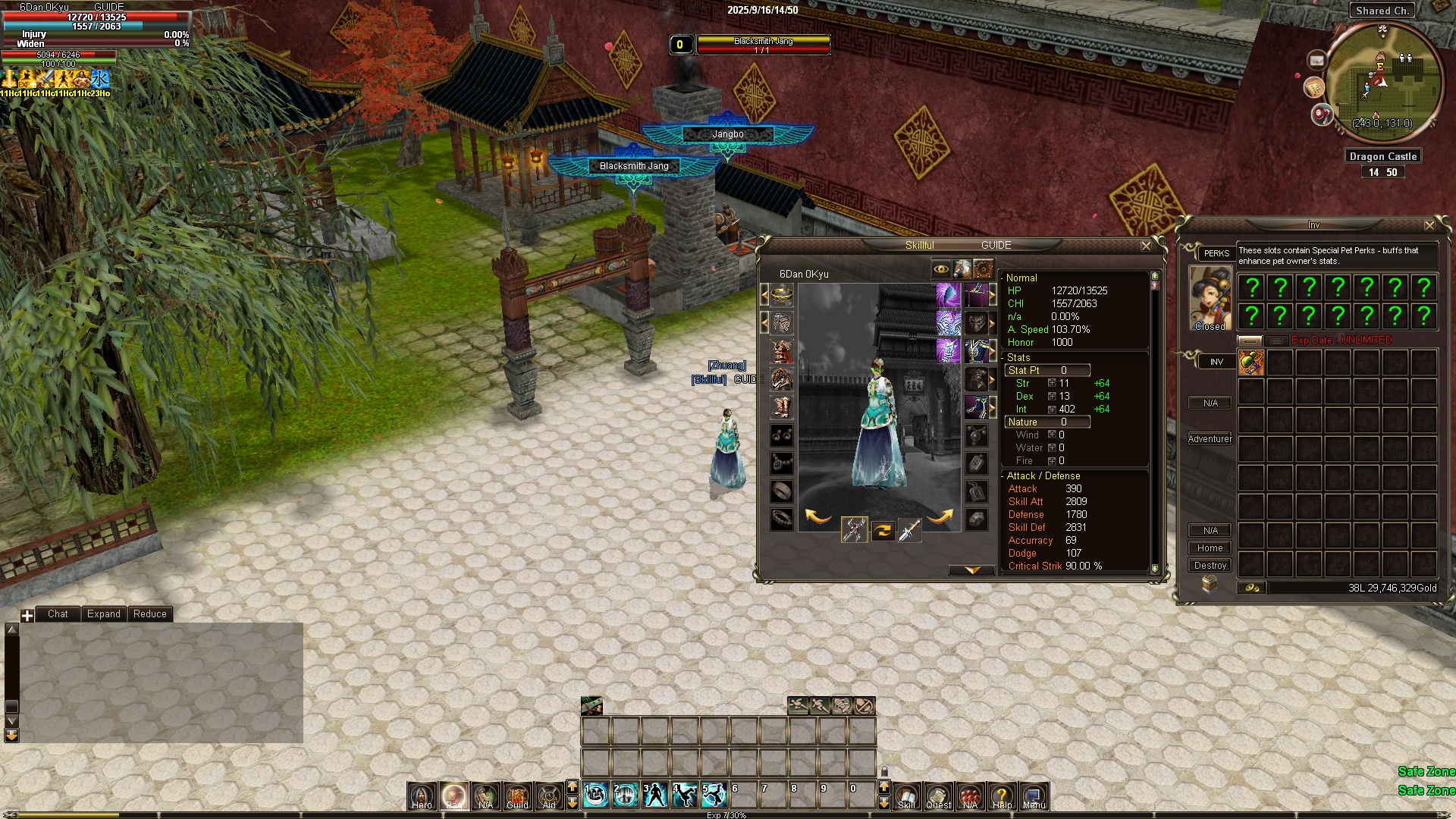1456x819 pixels.
Task: Toggle the eye icon in character window
Action: pos(941,269)
